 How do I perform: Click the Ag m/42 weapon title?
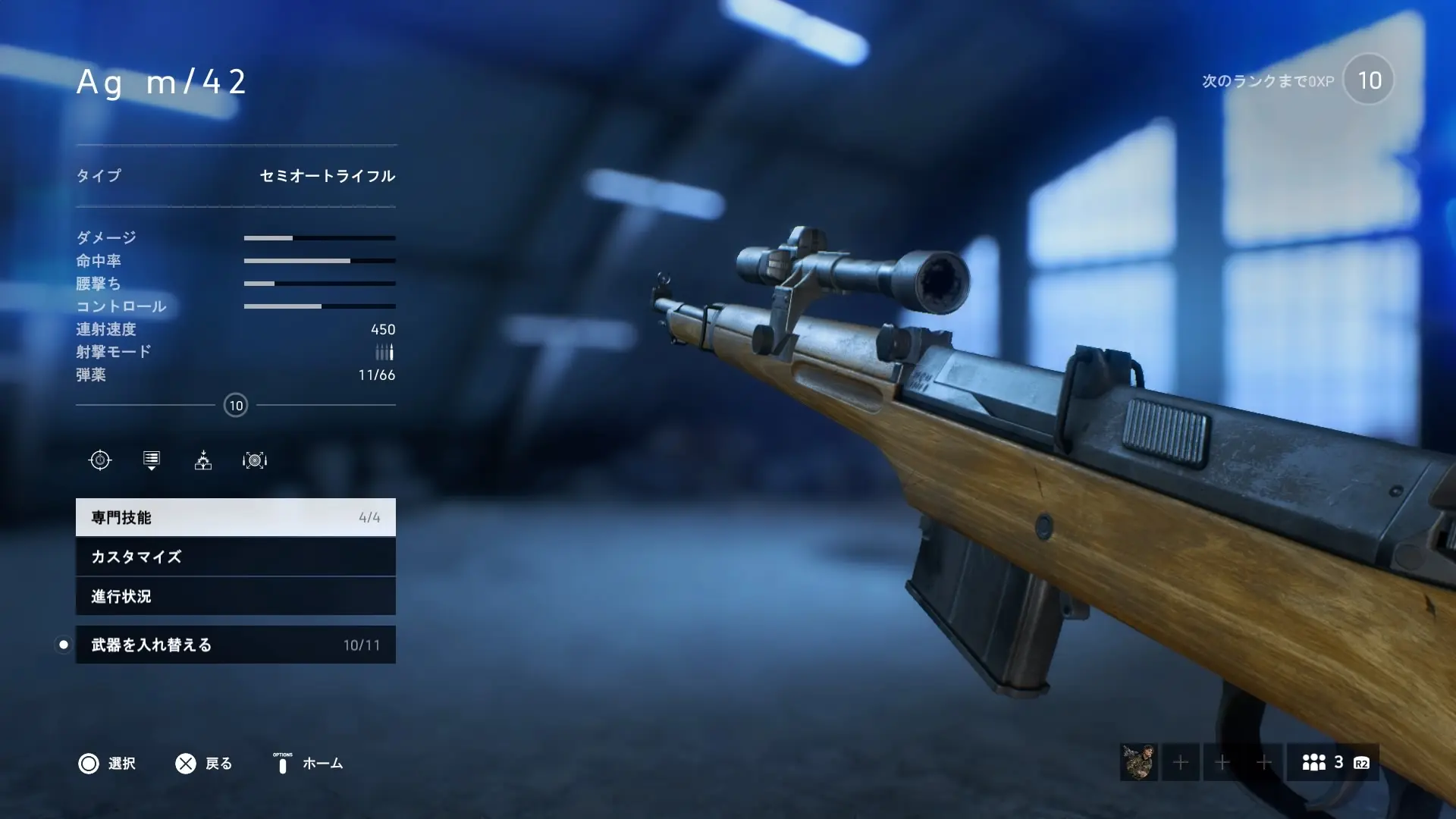162,82
